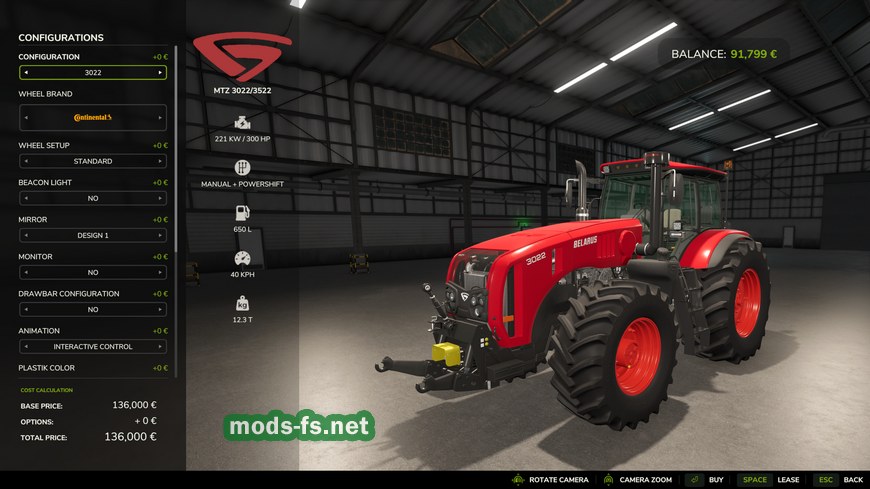The height and width of the screenshot is (489, 870).
Task: Choose next Mirror design
Action: 159,235
